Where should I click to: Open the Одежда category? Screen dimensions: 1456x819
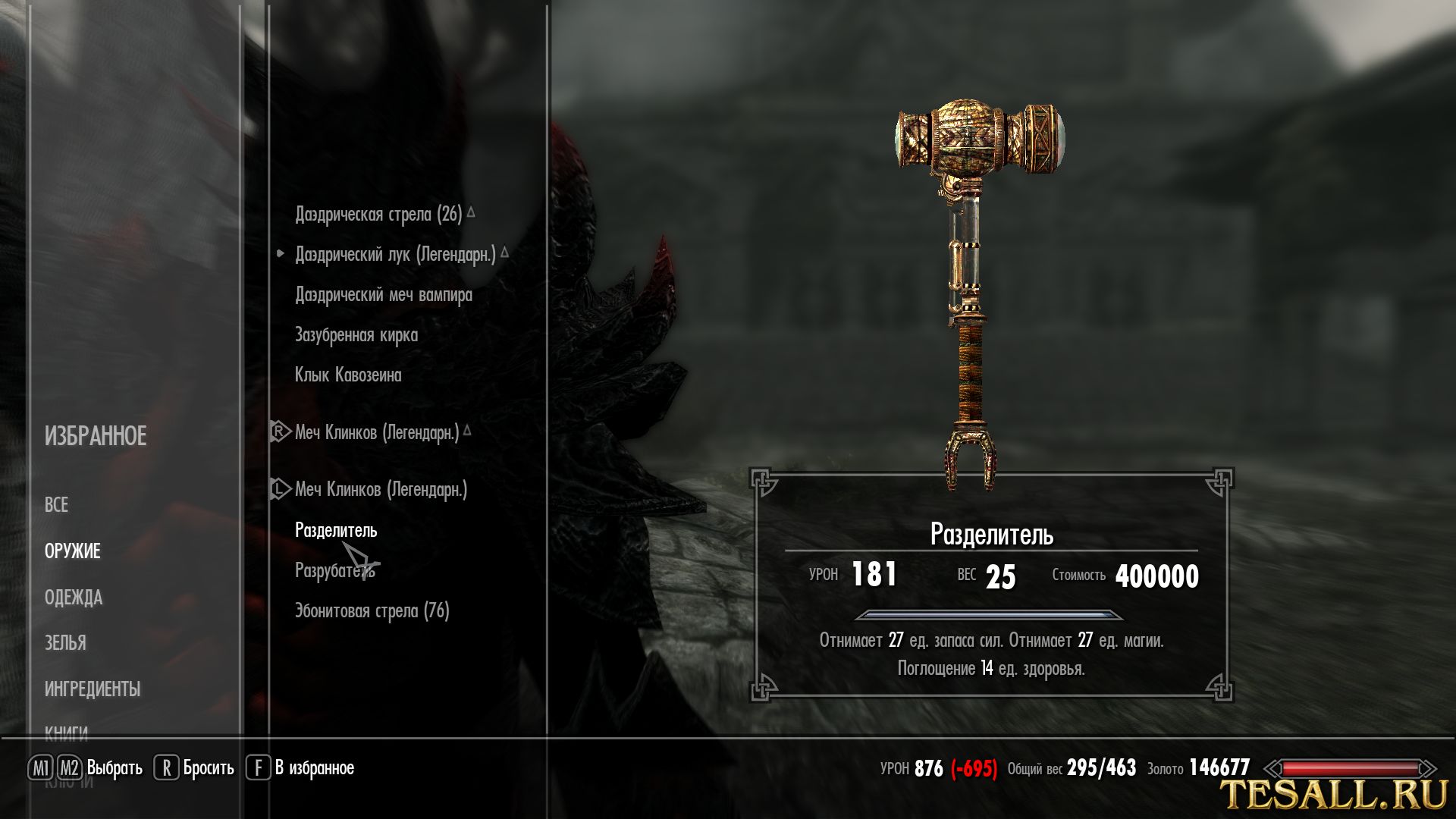74,598
